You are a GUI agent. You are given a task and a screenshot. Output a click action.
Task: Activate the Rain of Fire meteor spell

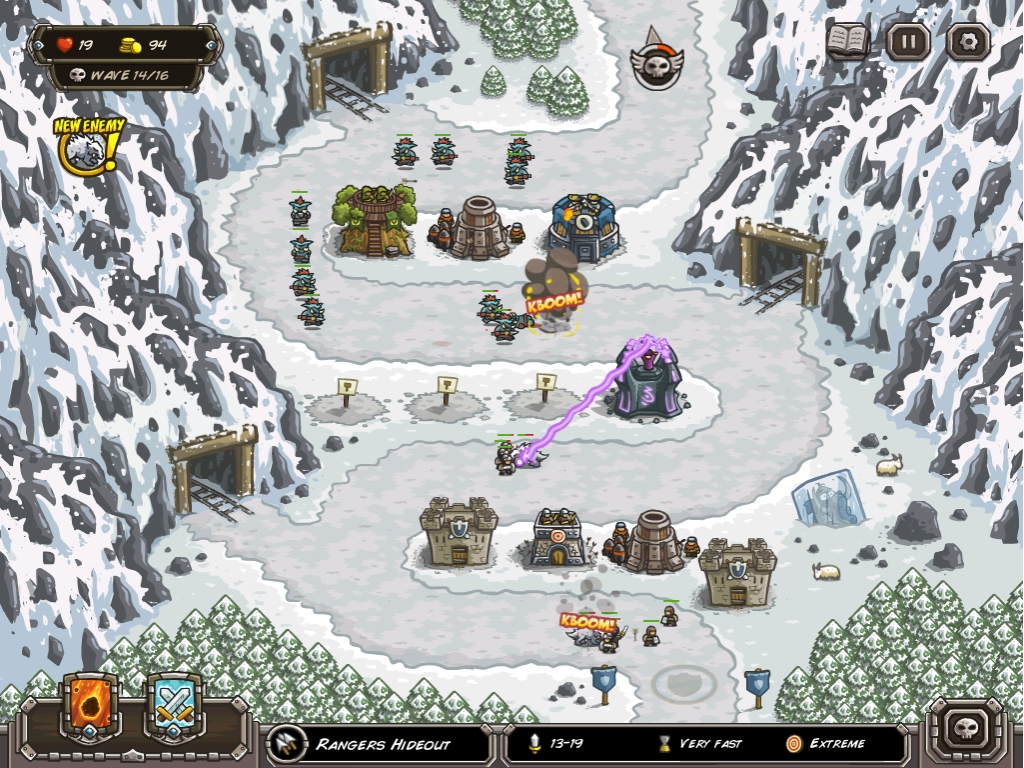click(91, 705)
